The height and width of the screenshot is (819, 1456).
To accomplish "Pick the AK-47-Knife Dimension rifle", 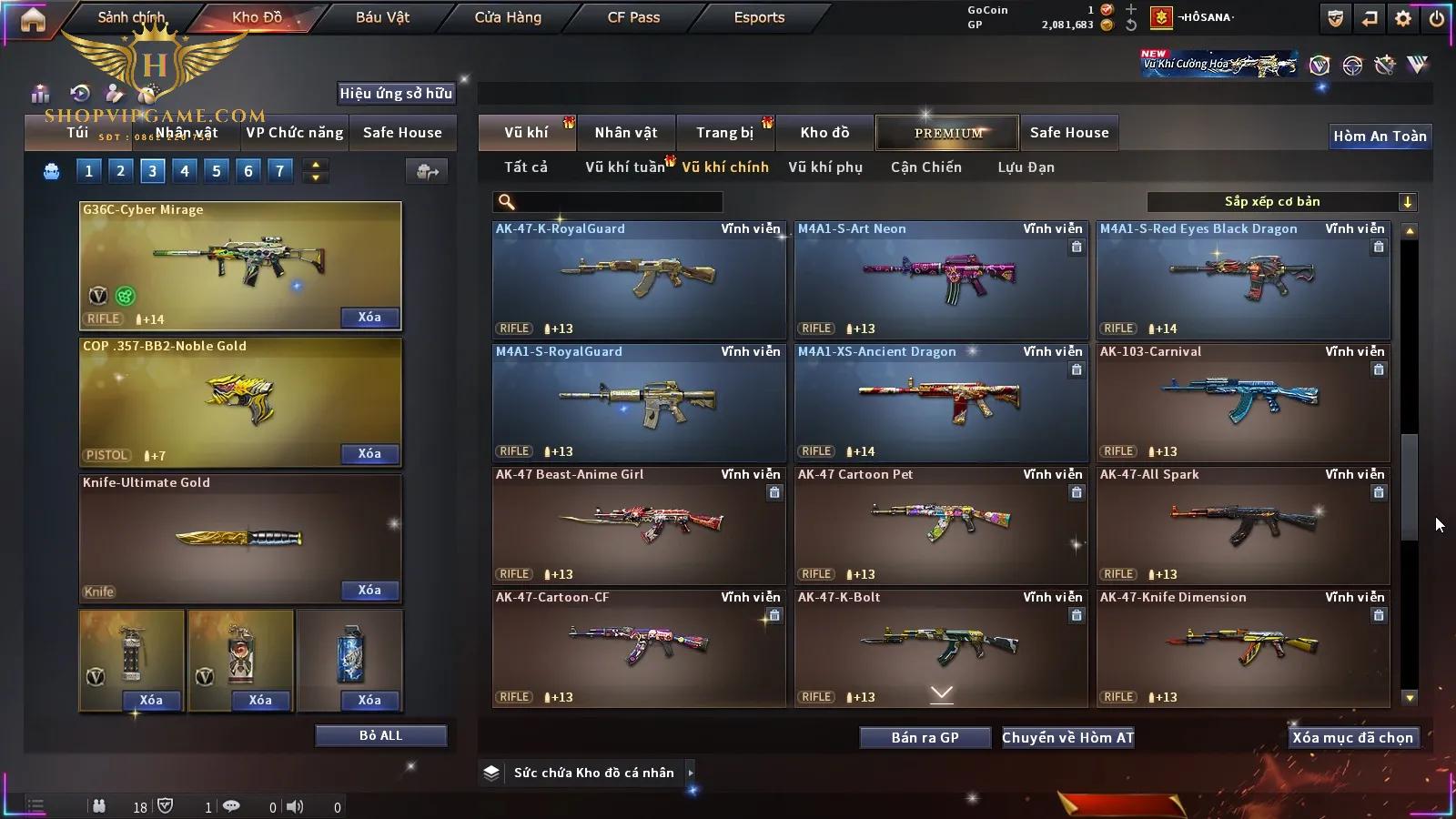I will [1242, 649].
